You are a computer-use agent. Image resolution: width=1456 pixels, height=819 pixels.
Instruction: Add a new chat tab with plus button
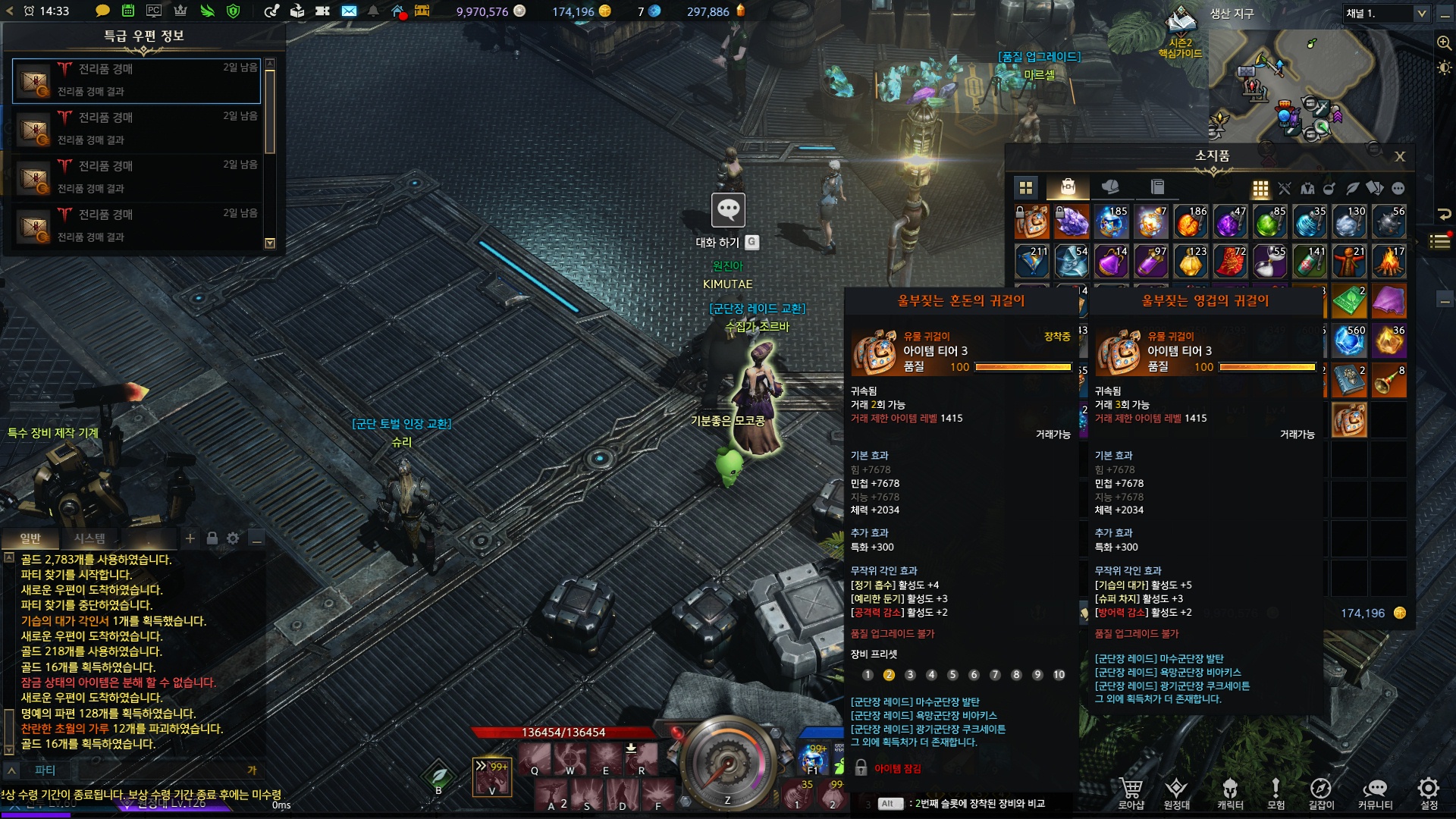[190, 538]
